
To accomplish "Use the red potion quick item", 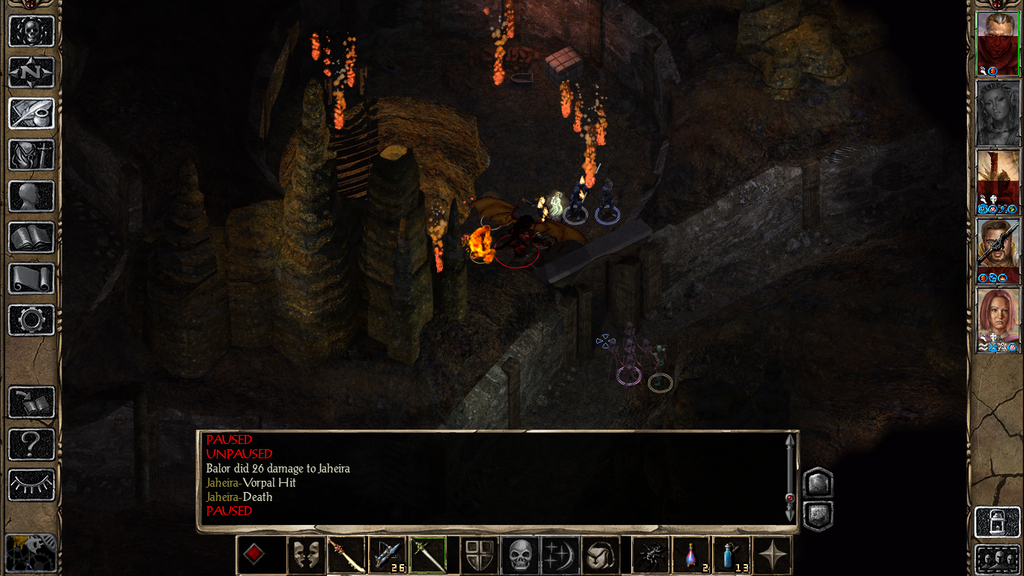I will (691, 555).
